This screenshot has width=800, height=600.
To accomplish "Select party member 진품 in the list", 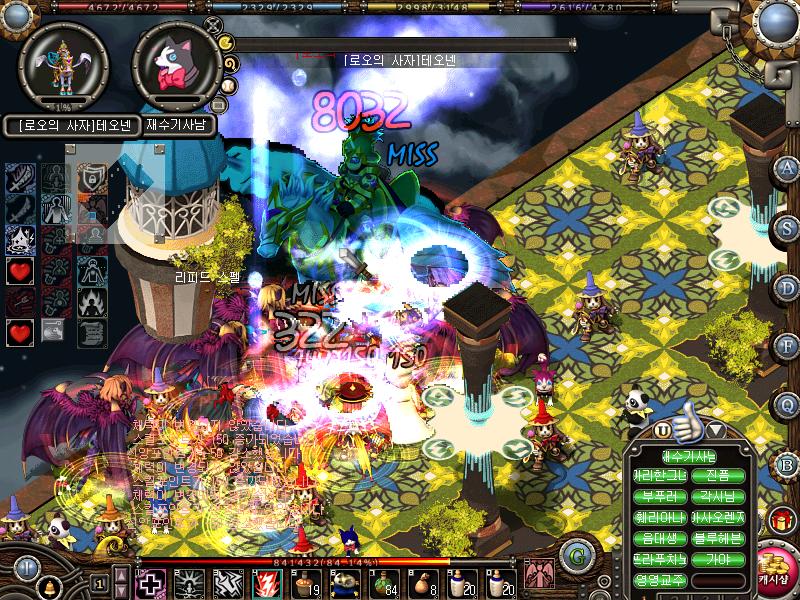I will (x=717, y=477).
